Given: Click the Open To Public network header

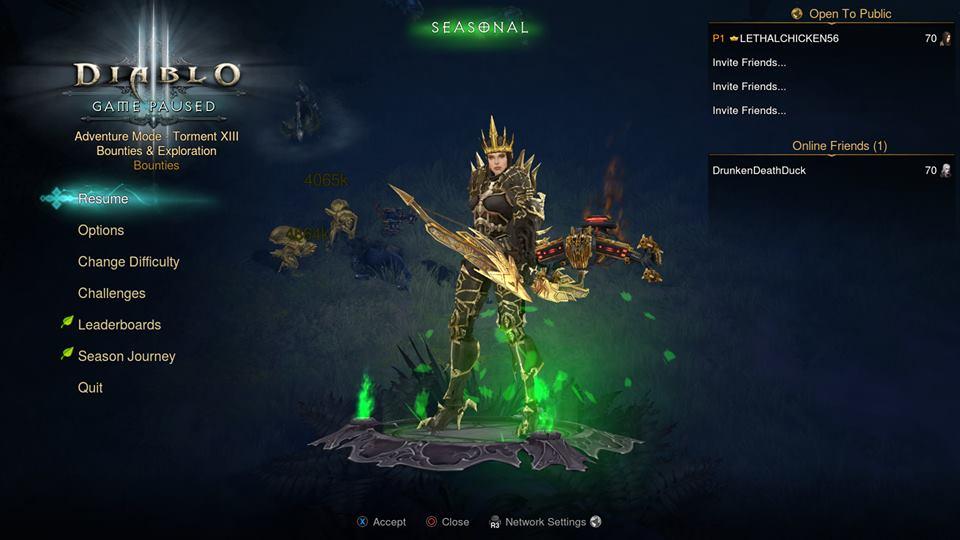Looking at the screenshot, I should click(x=849, y=14).
